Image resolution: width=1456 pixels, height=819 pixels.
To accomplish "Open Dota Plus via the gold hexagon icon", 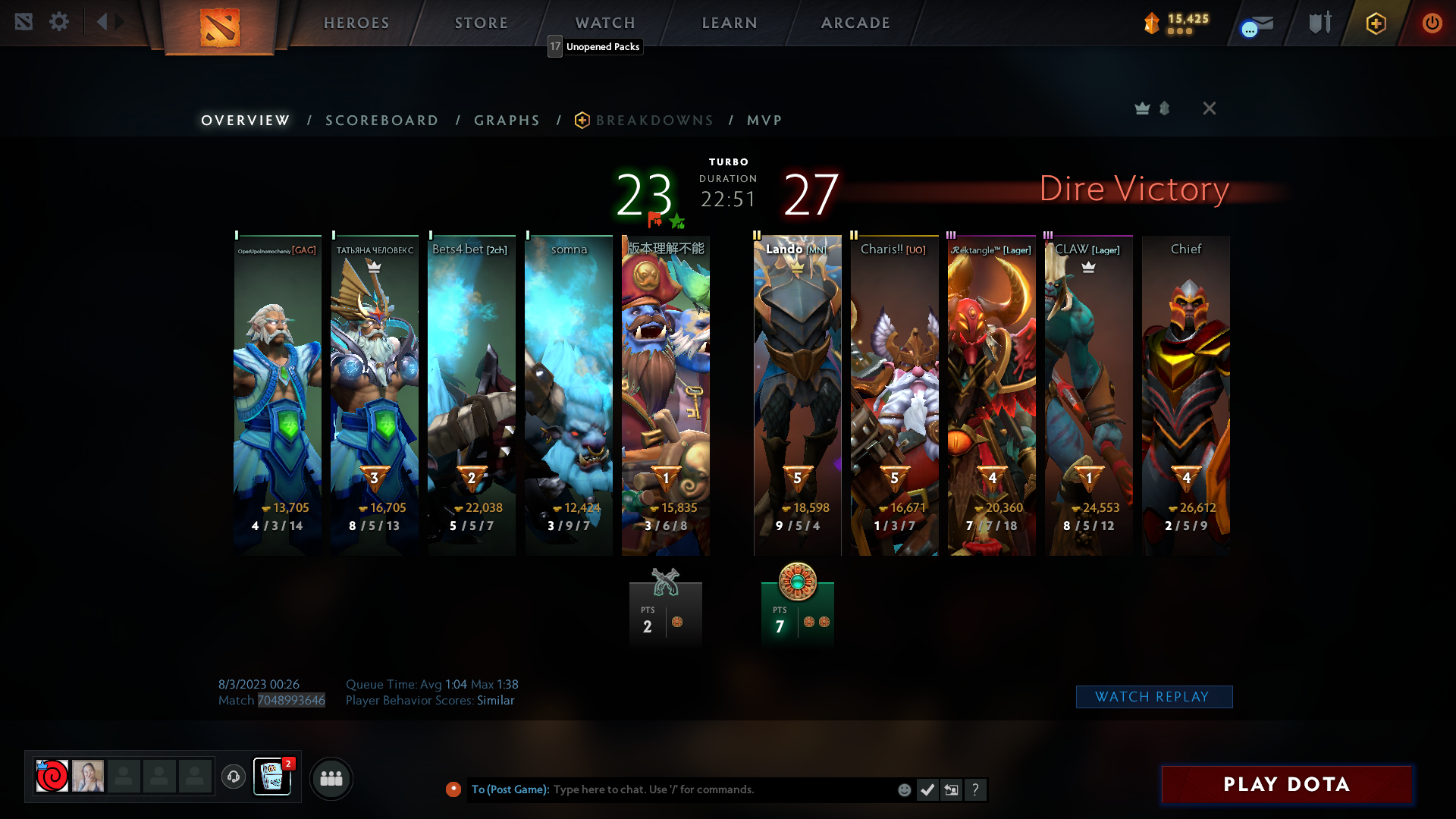I will (x=1376, y=24).
